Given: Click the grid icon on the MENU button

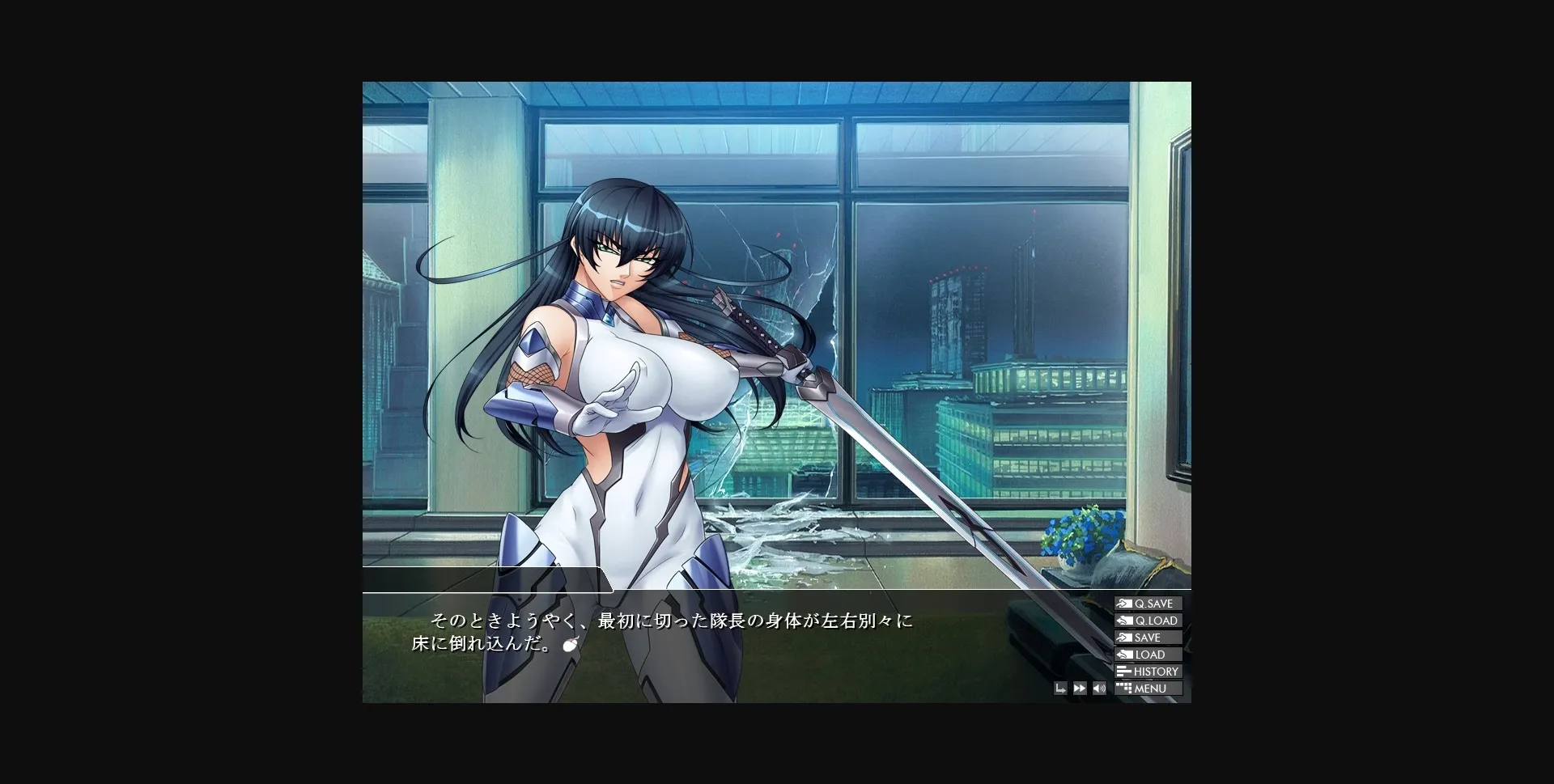Looking at the screenshot, I should pyautogui.click(x=1124, y=689).
